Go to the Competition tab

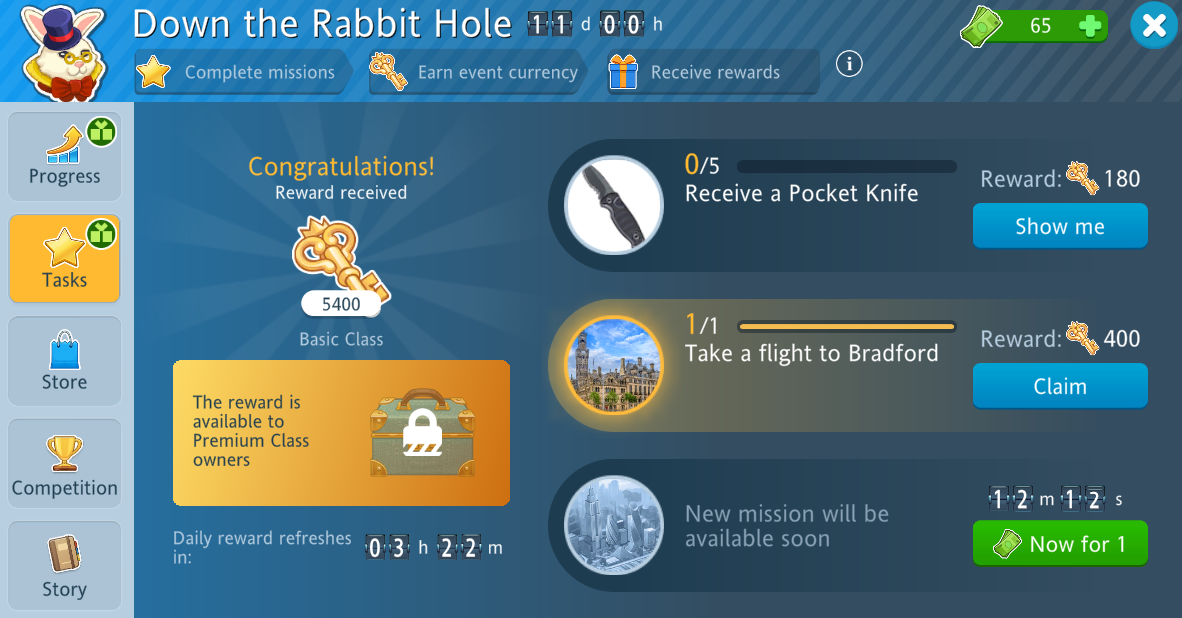tap(65, 463)
